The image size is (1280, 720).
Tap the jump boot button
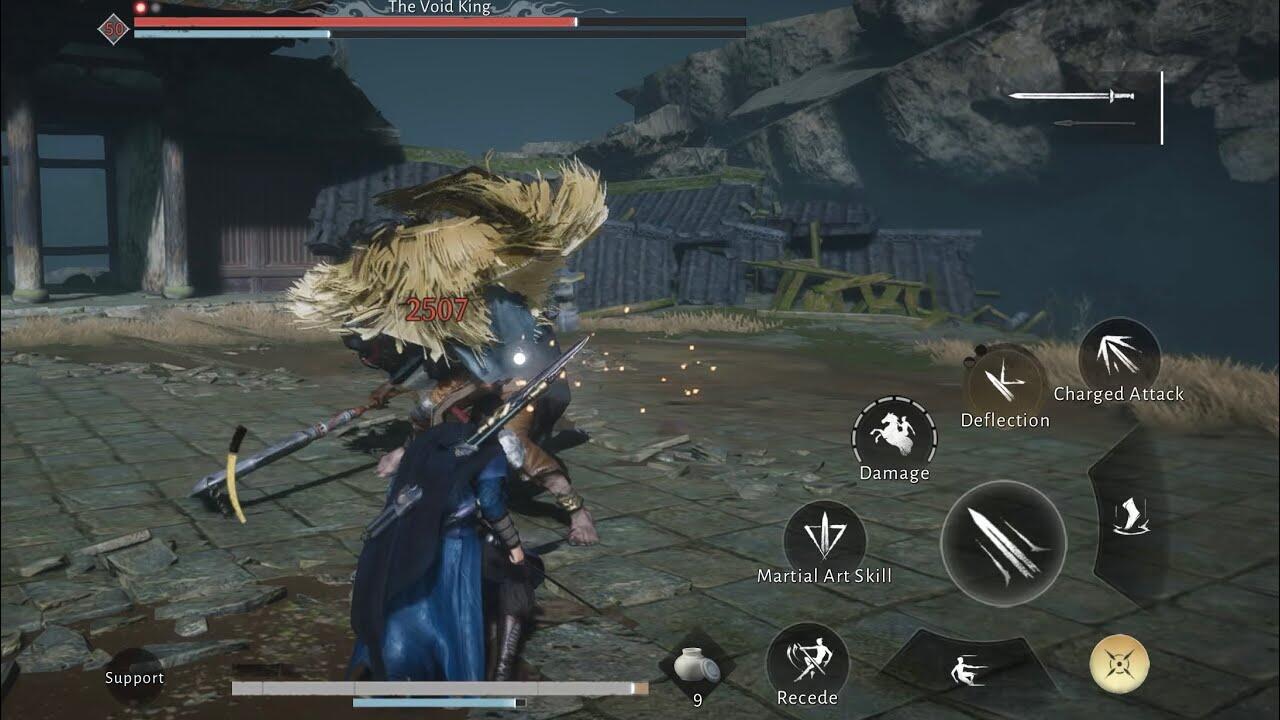(1131, 515)
